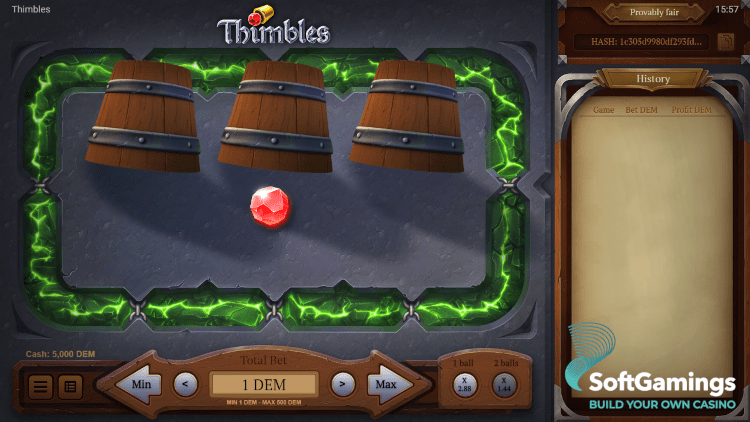750x422 pixels.
Task: Copy the hash with the copy icon
Action: (x=724, y=41)
